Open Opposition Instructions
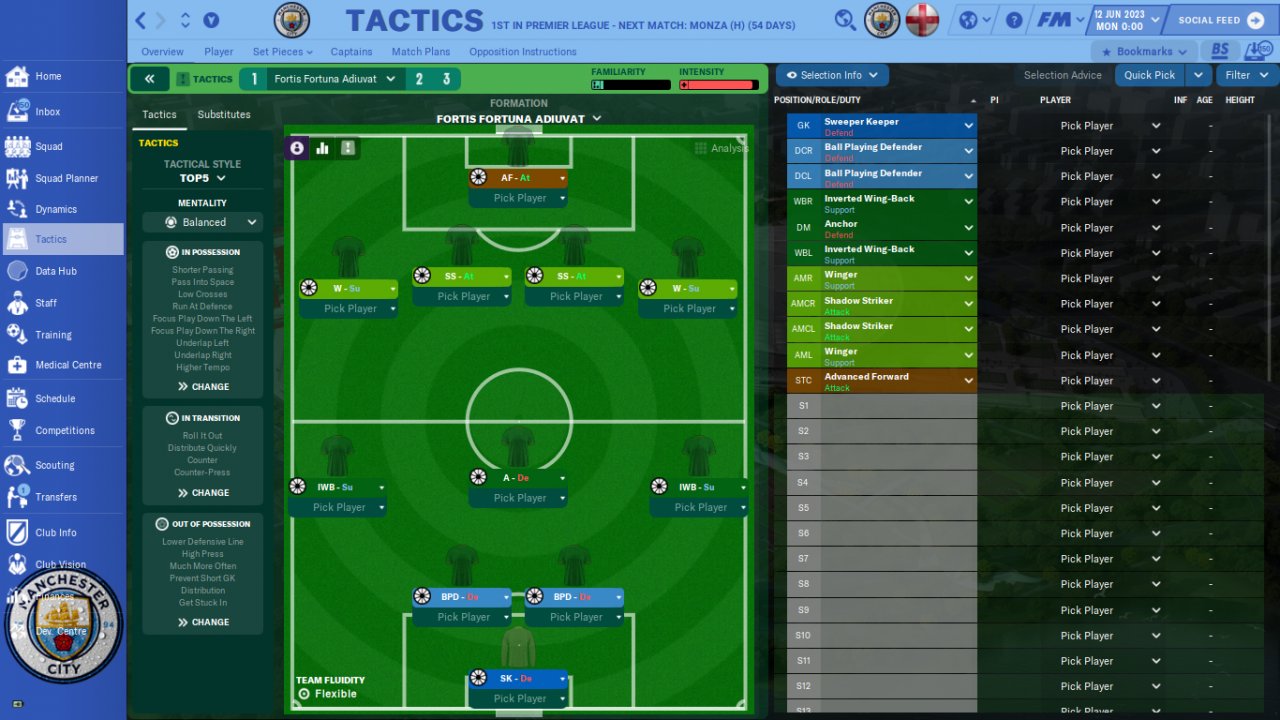 click(522, 52)
